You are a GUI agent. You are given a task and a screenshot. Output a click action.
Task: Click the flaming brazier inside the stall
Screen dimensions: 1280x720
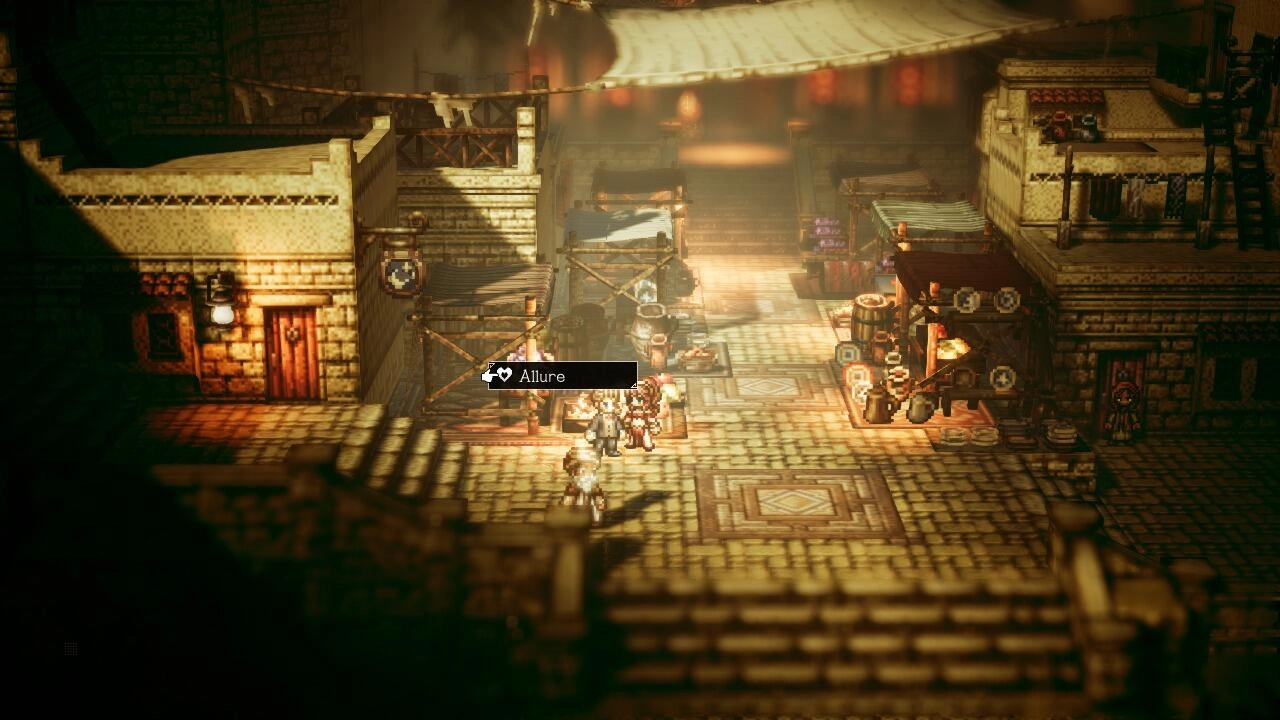point(953,348)
